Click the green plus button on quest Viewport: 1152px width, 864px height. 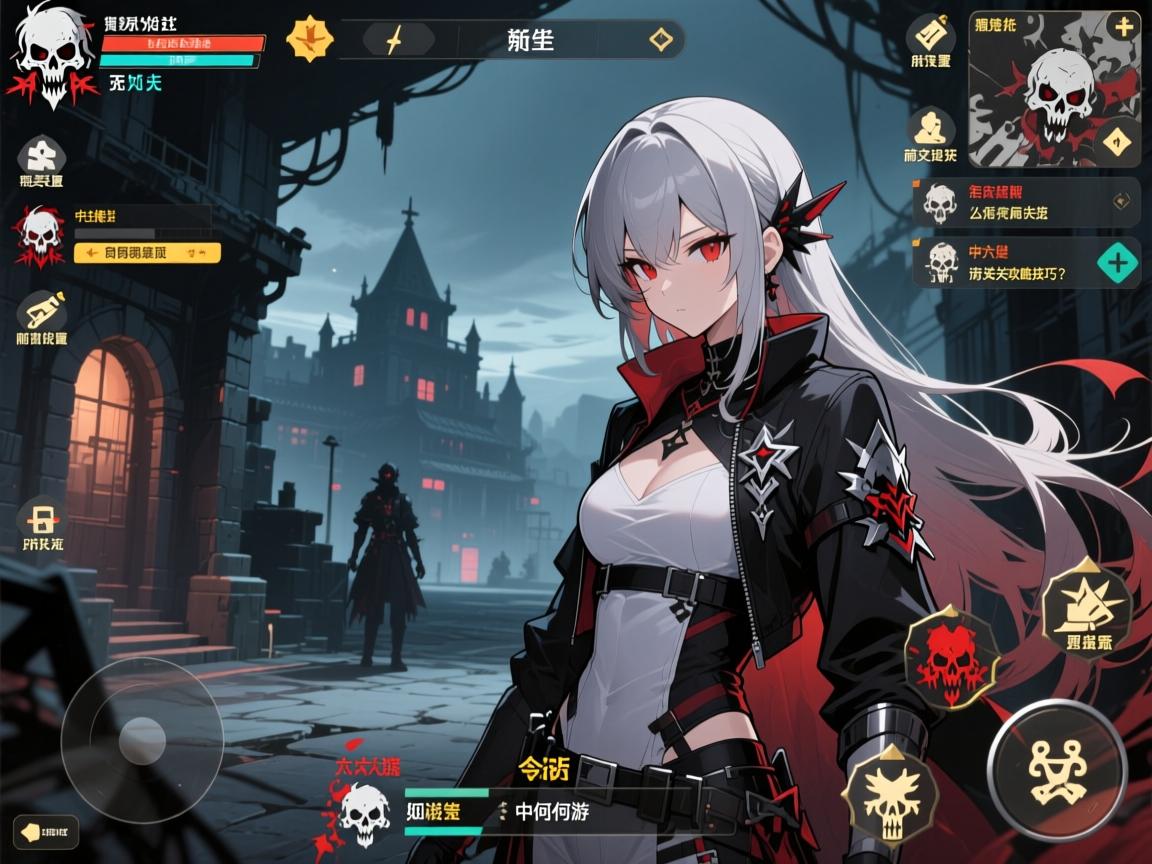(1117, 263)
